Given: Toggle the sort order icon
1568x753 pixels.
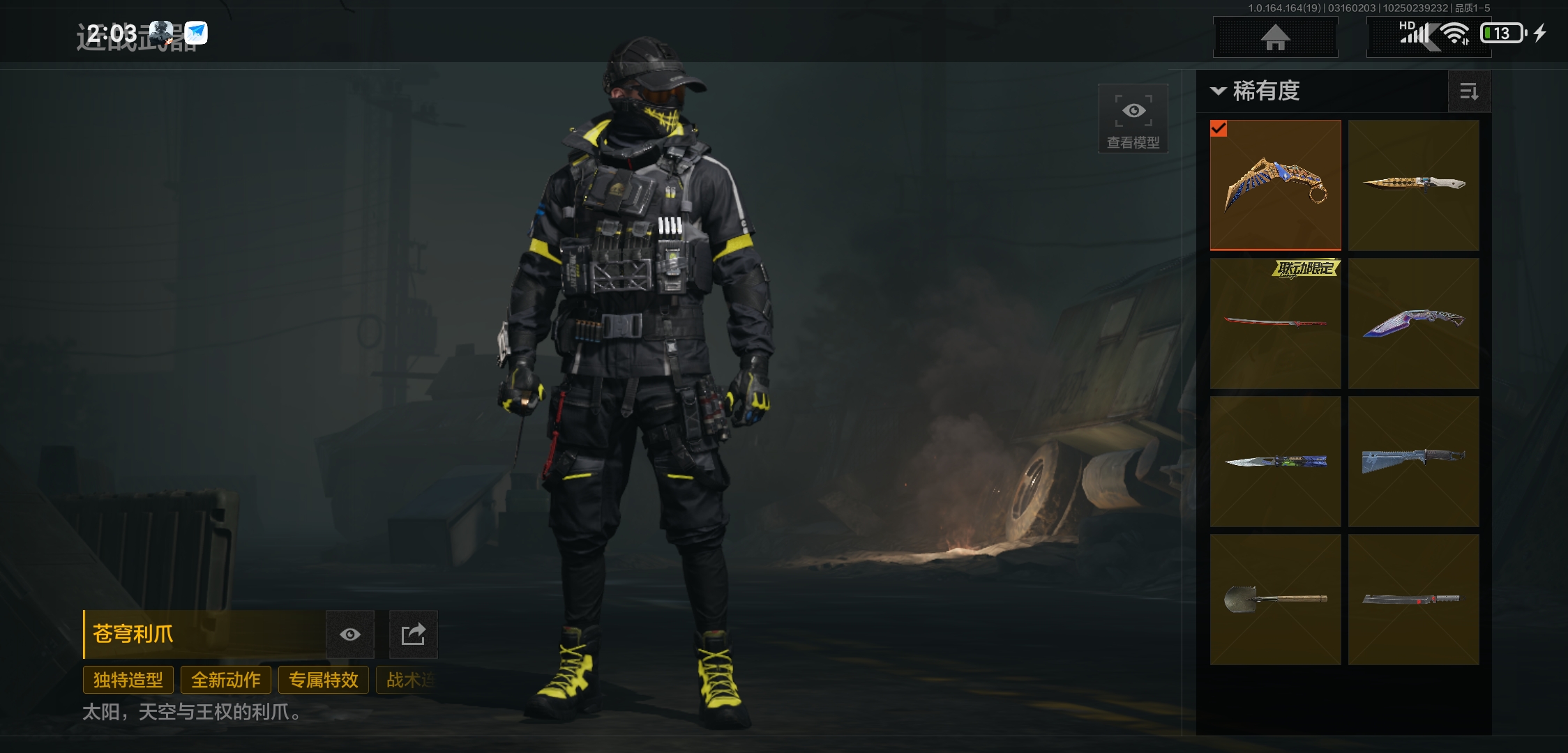Looking at the screenshot, I should [1469, 91].
